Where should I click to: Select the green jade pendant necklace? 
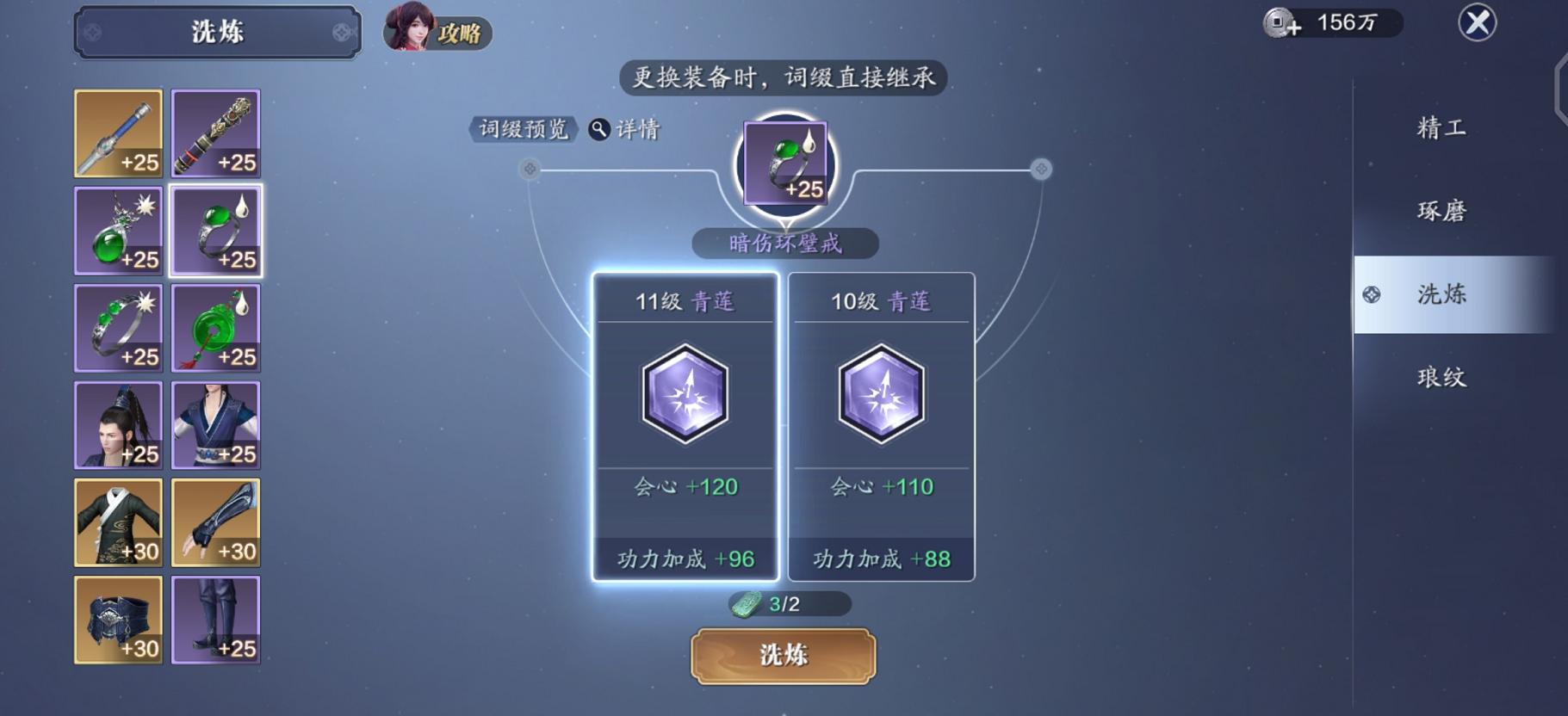(x=215, y=328)
